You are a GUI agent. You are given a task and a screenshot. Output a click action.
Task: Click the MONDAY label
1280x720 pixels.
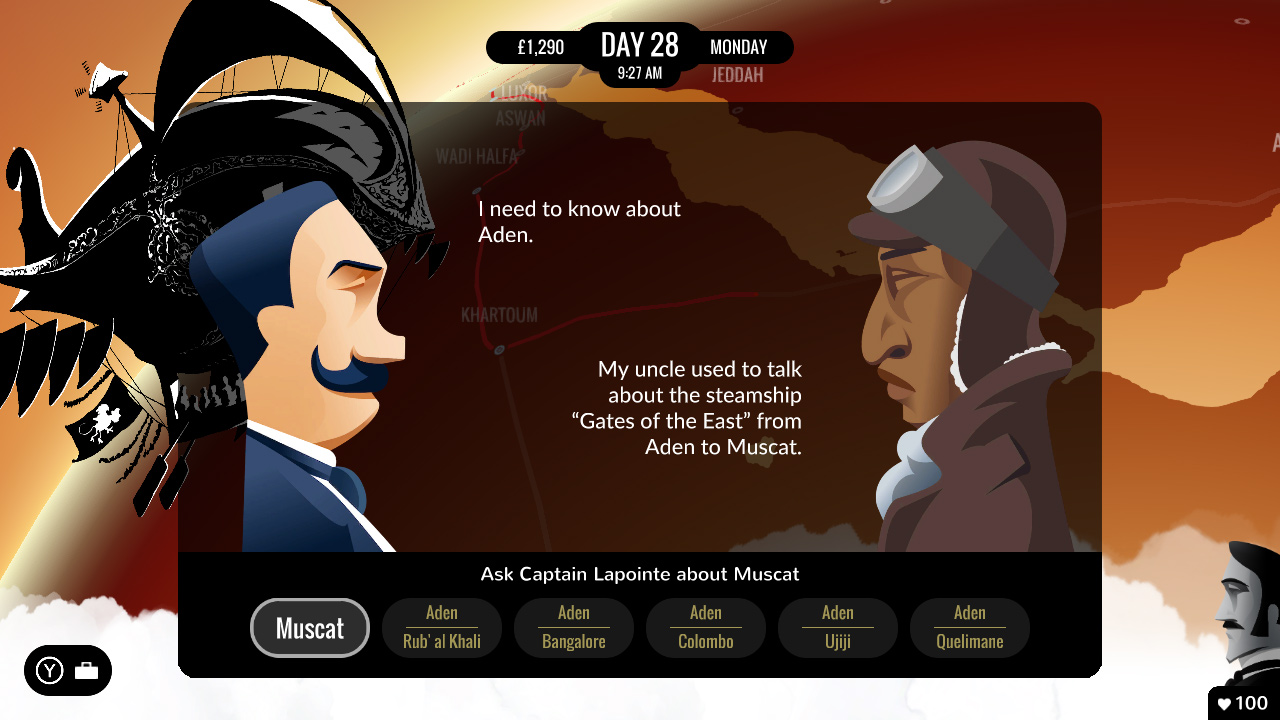(738, 47)
